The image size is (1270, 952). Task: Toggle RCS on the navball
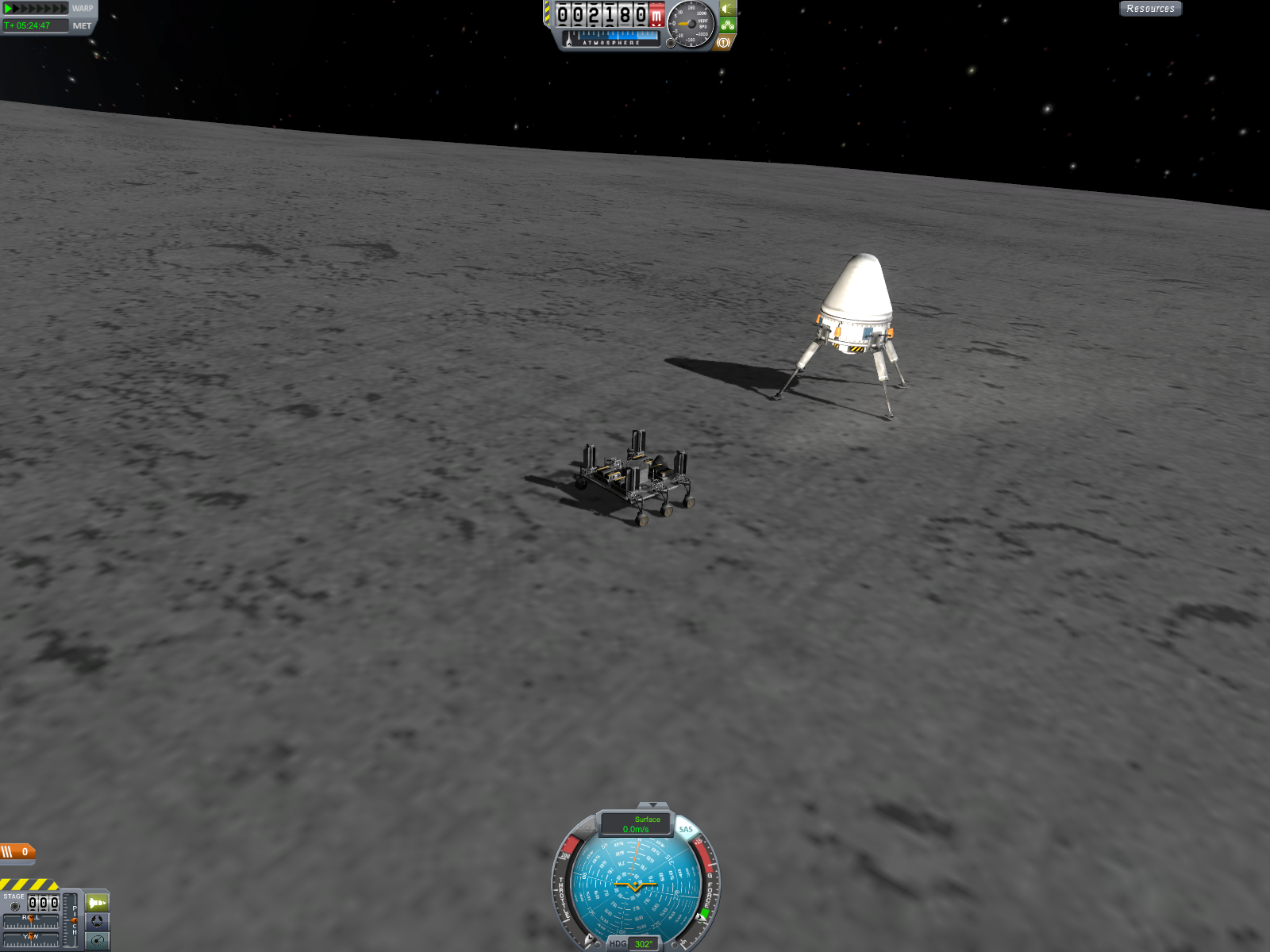[585, 830]
